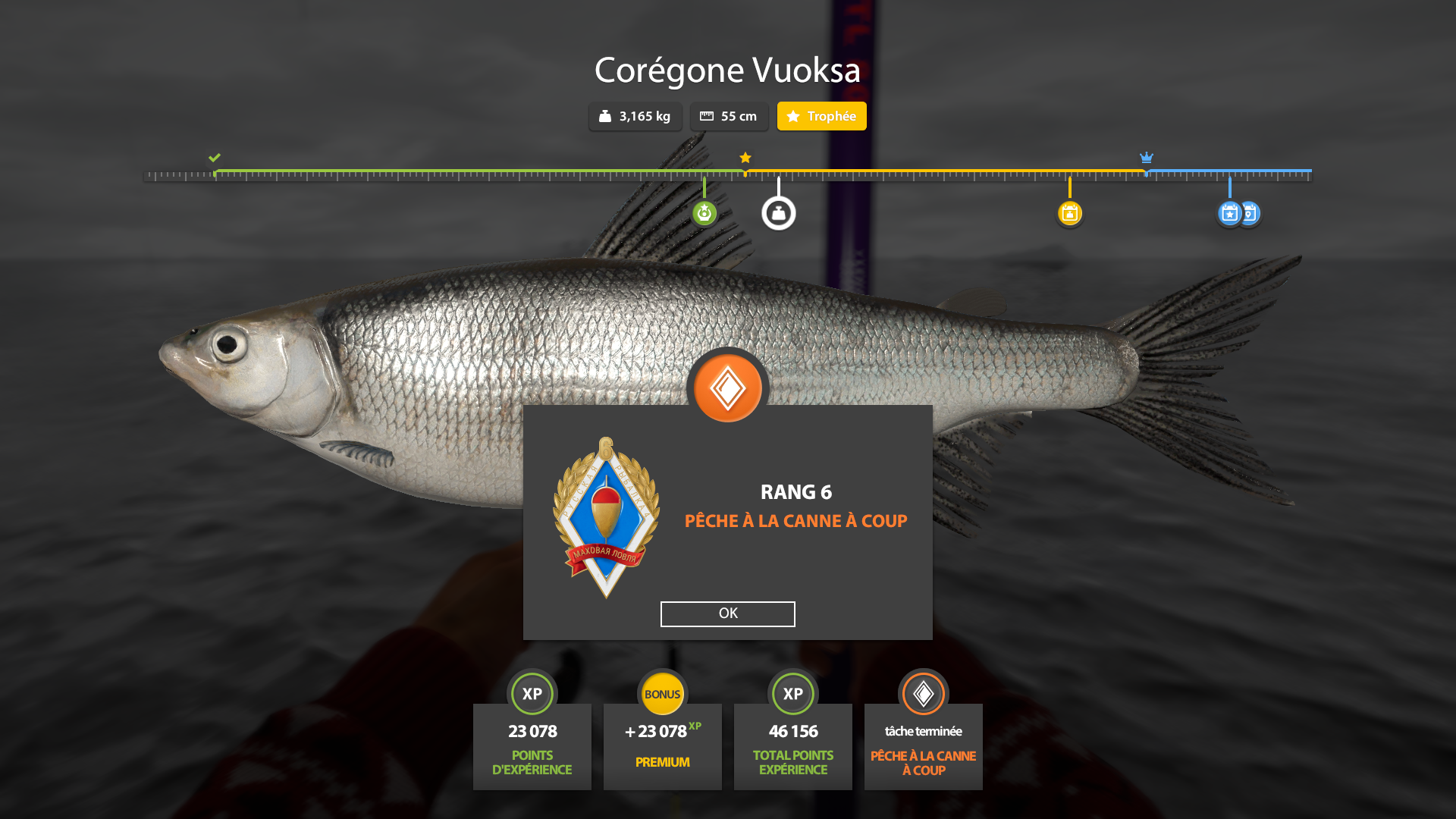Select the green XP icon above Points d'Expérience
Viewport: 1456px width, 819px height.
532,693
